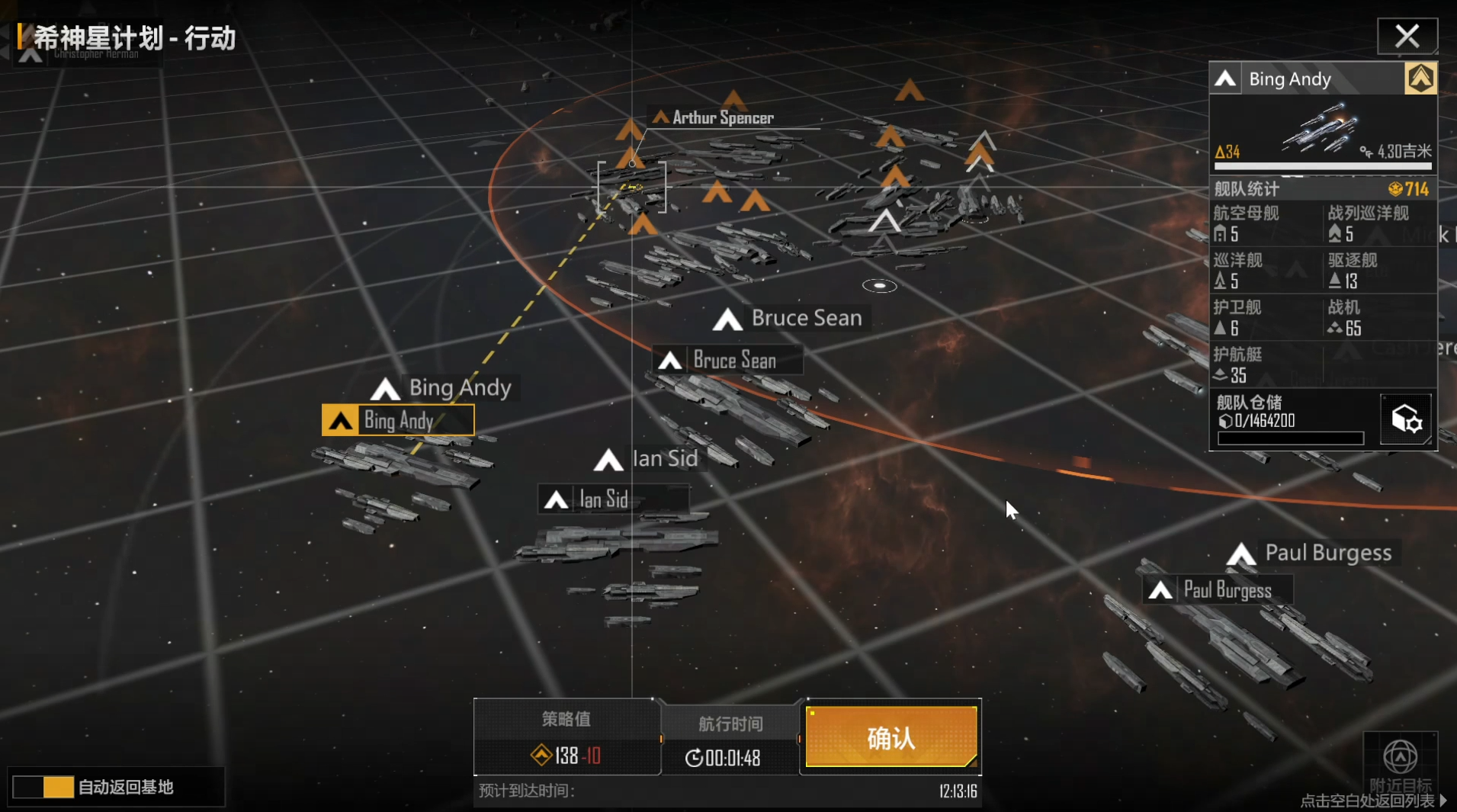Open 附近目标 nearby targets list

(1400, 762)
